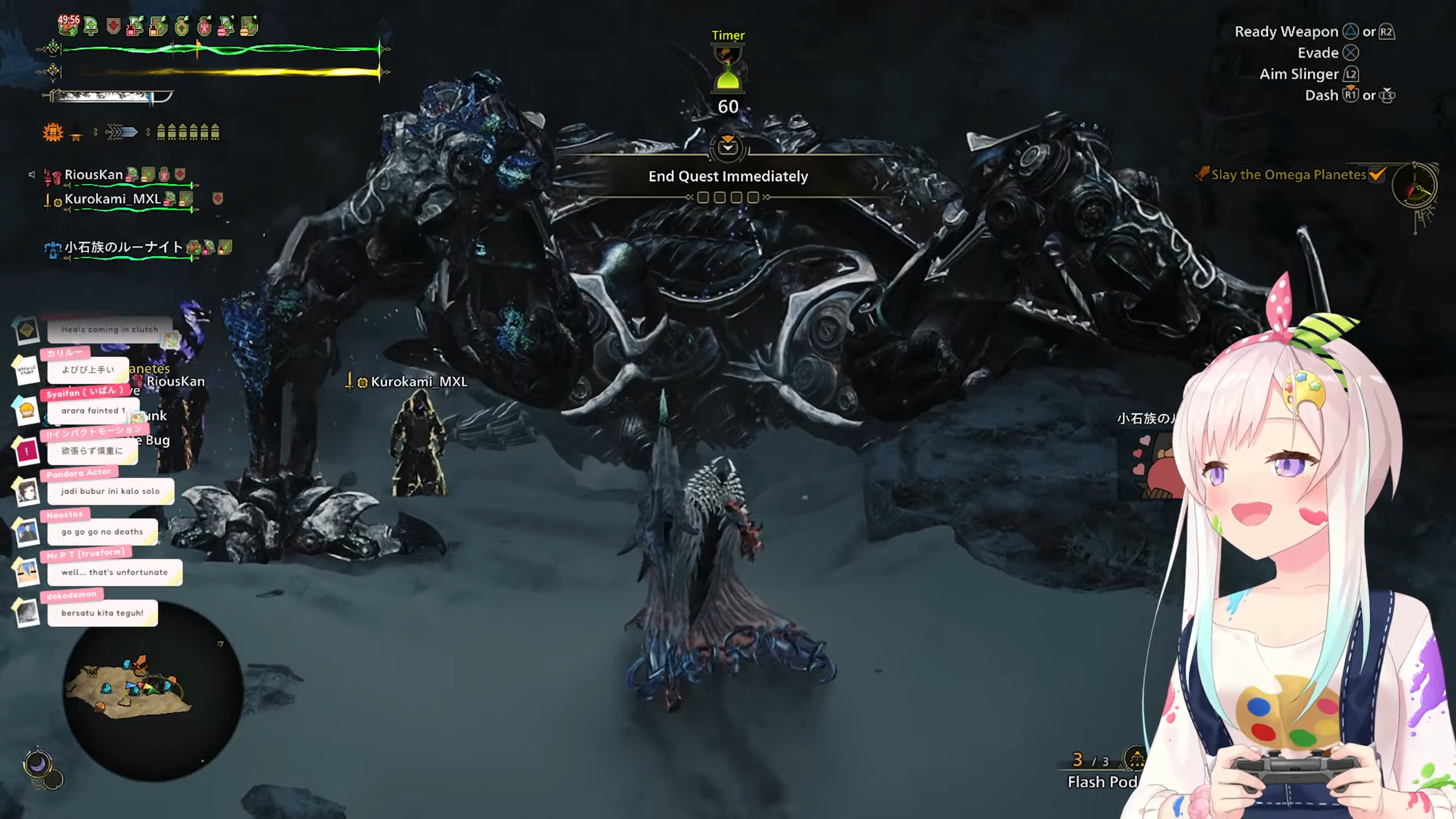Image resolution: width=1456 pixels, height=819 pixels.
Task: Select party member Kurokami_MXL in the list
Action: pos(113,199)
